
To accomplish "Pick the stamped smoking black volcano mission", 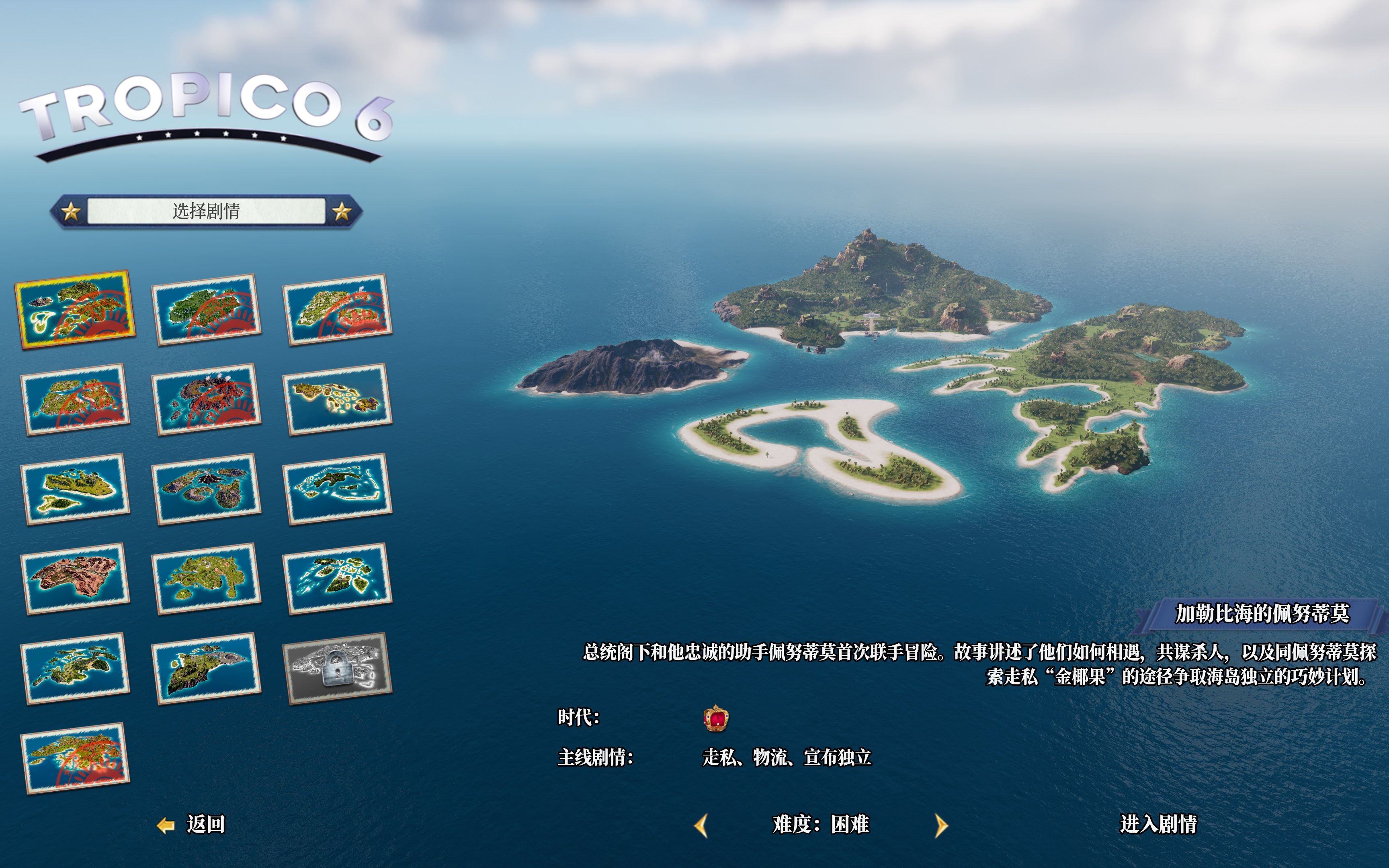I will [207, 399].
